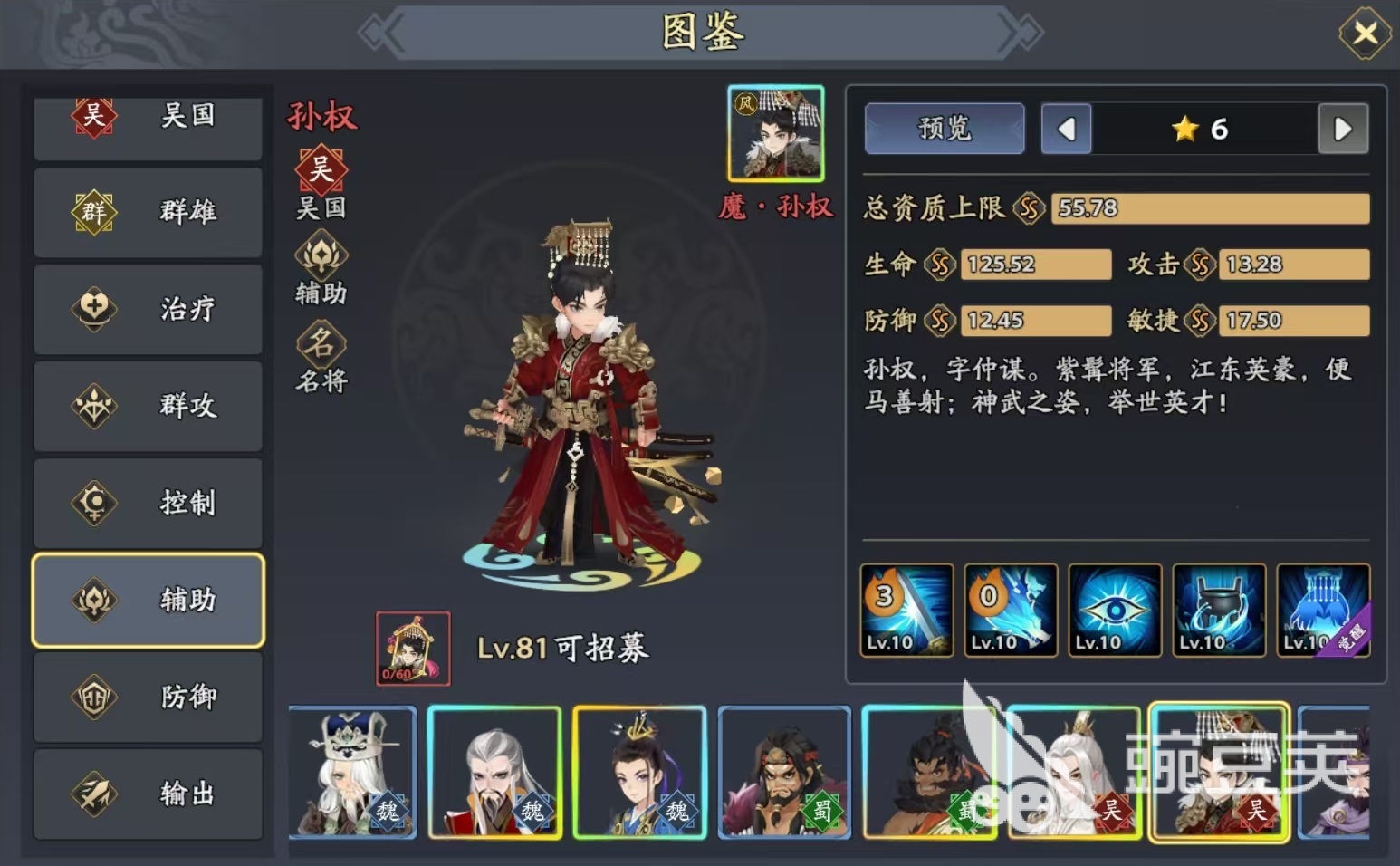Viewport: 1400px width, 866px height.
Task: Click the 治疗 healing cross icon in sidebar
Action: (x=93, y=309)
